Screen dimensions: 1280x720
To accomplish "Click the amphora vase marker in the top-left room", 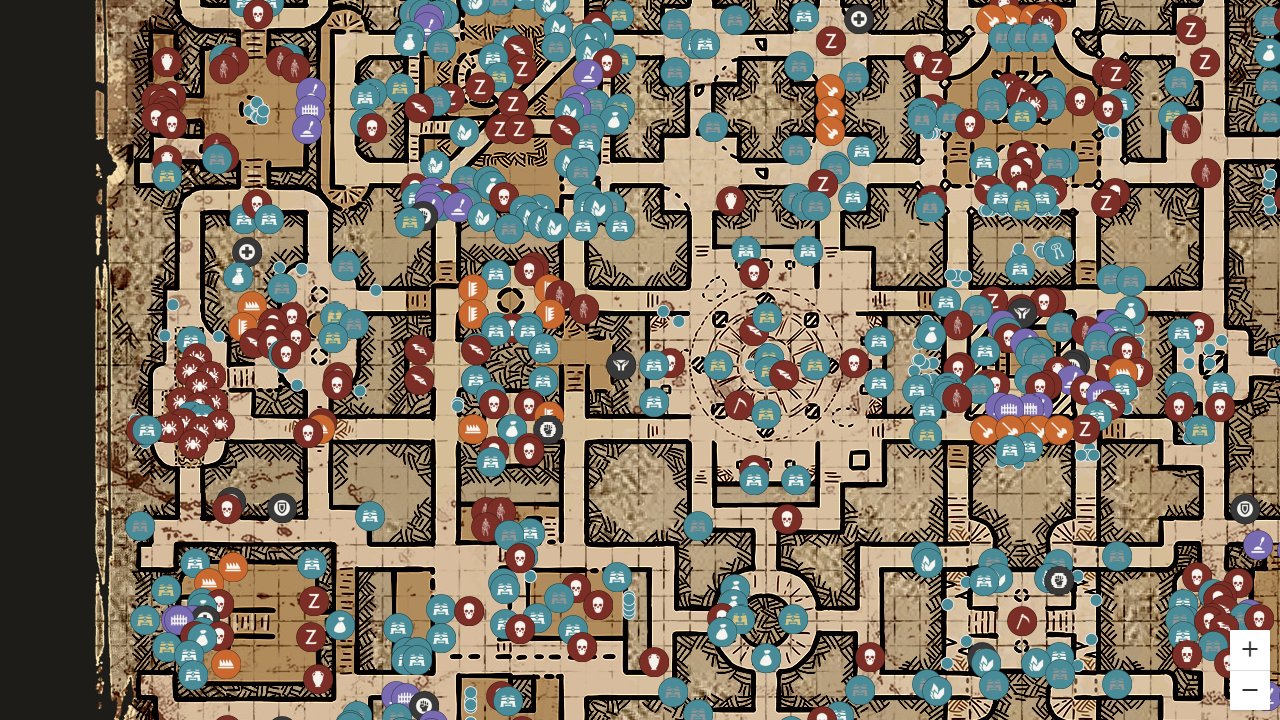I will coord(410,40).
